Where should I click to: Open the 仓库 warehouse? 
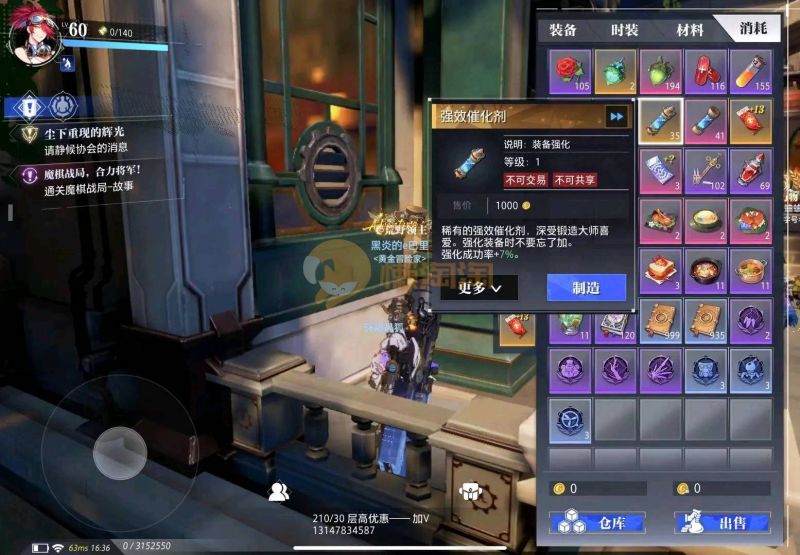[597, 523]
